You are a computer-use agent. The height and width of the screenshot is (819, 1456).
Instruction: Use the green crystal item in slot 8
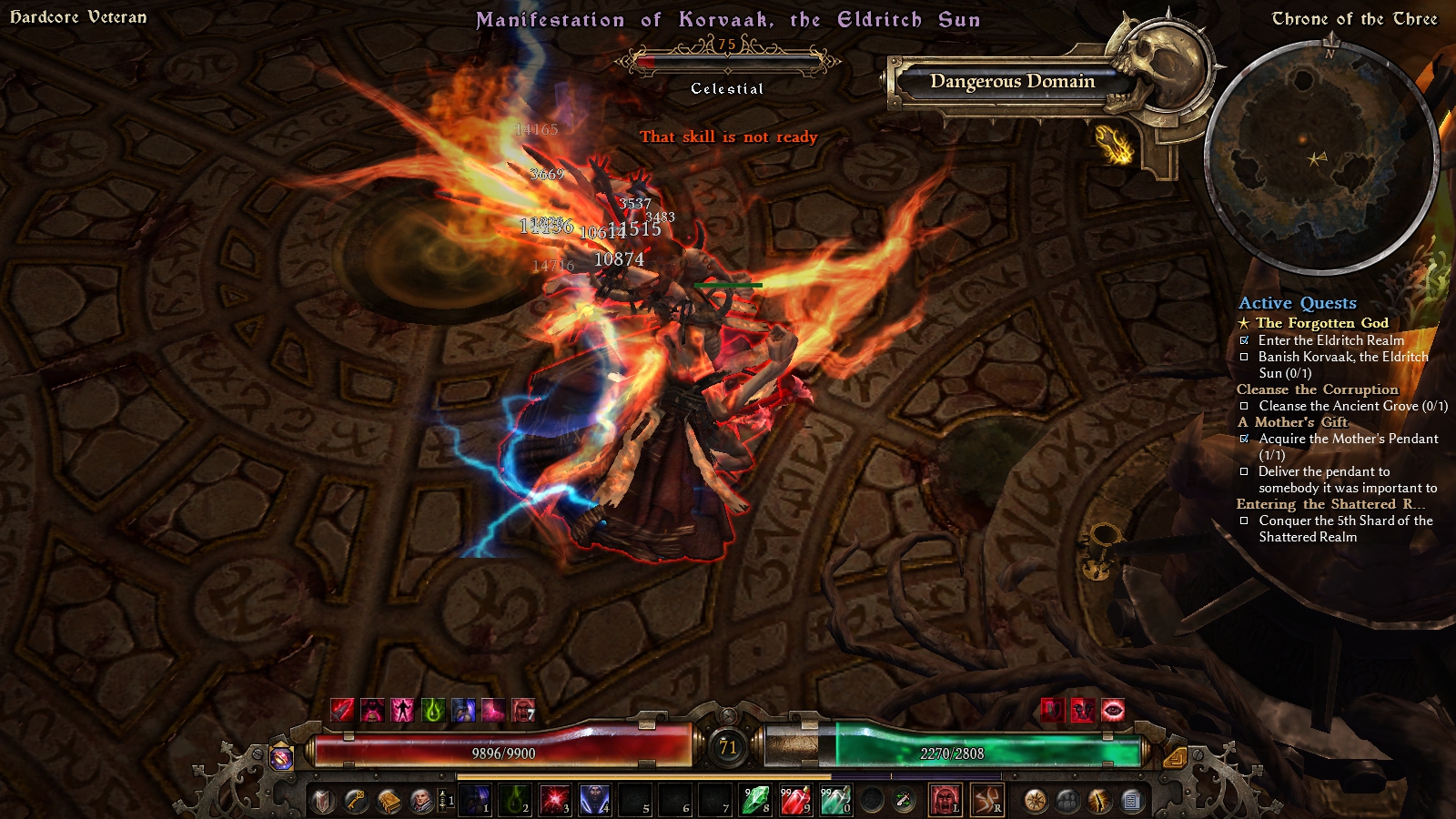pyautogui.click(x=755, y=801)
